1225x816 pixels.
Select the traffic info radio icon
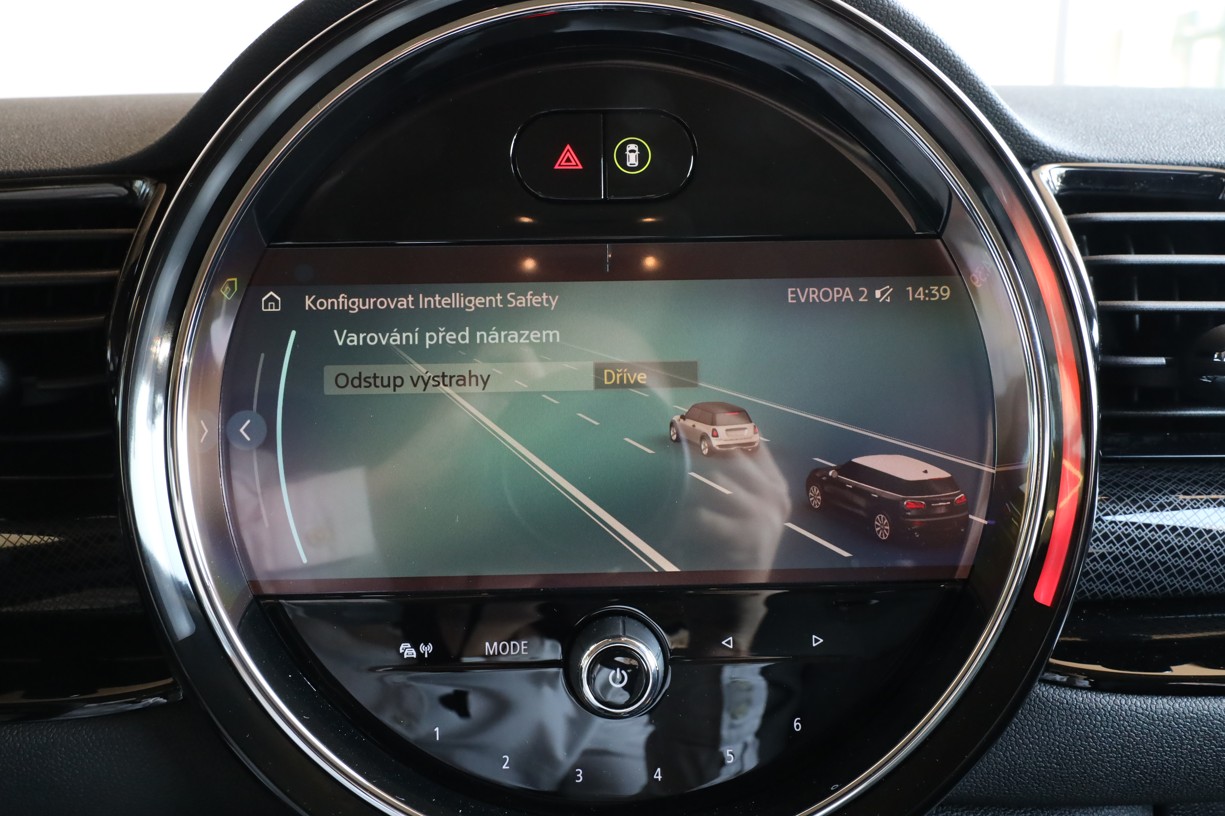(416, 650)
